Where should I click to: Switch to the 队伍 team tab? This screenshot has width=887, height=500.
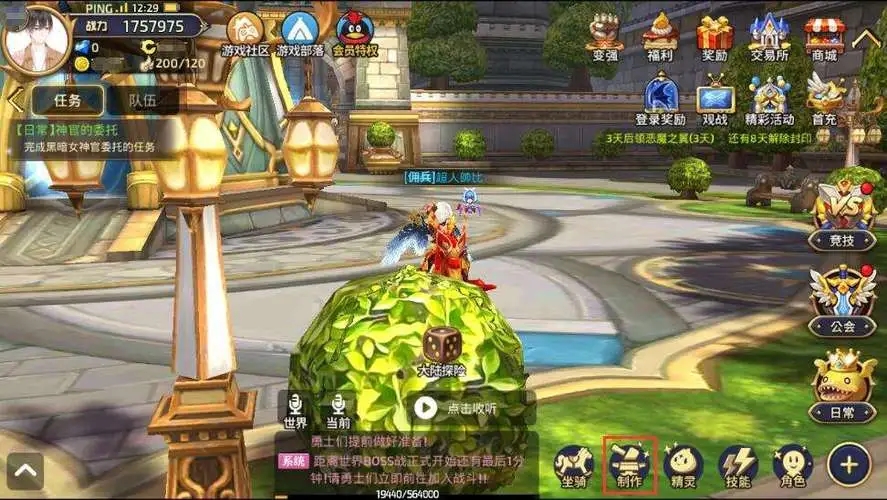click(x=143, y=100)
